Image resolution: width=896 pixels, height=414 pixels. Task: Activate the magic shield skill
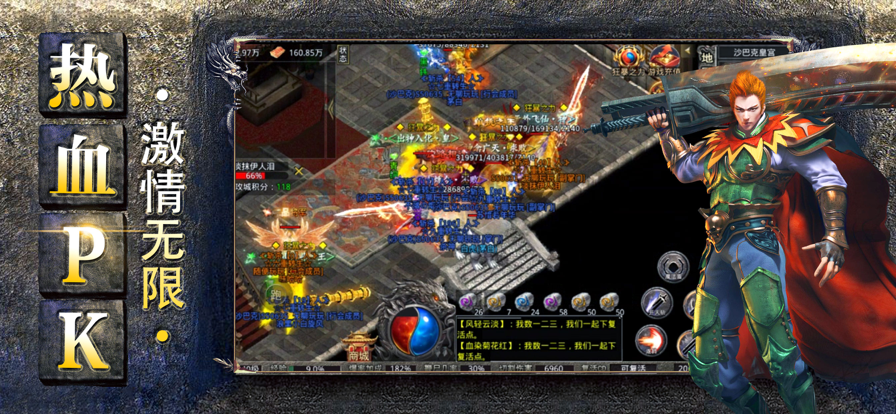[x=673, y=267]
